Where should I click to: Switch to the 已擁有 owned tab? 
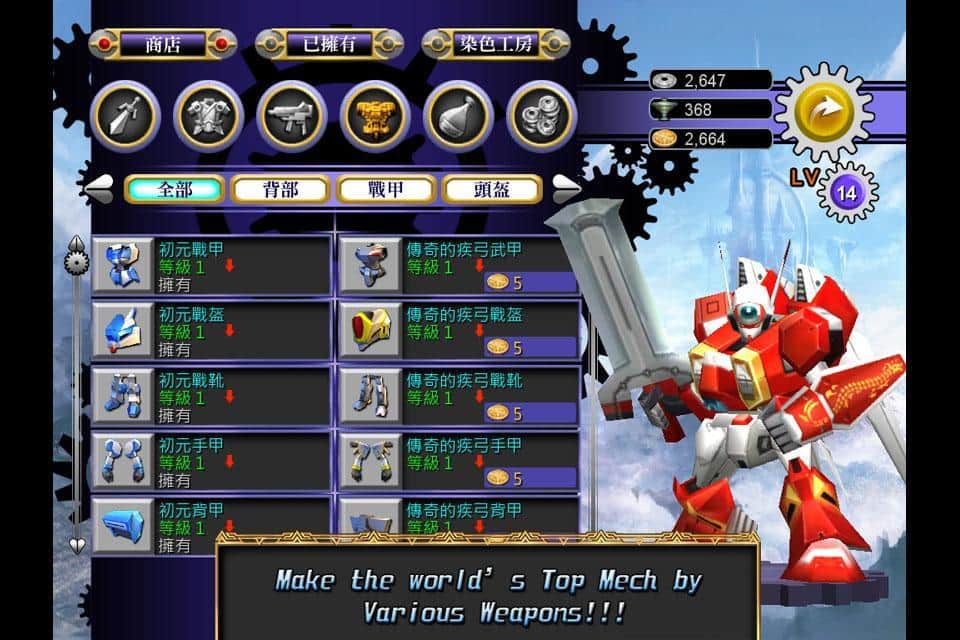(329, 44)
